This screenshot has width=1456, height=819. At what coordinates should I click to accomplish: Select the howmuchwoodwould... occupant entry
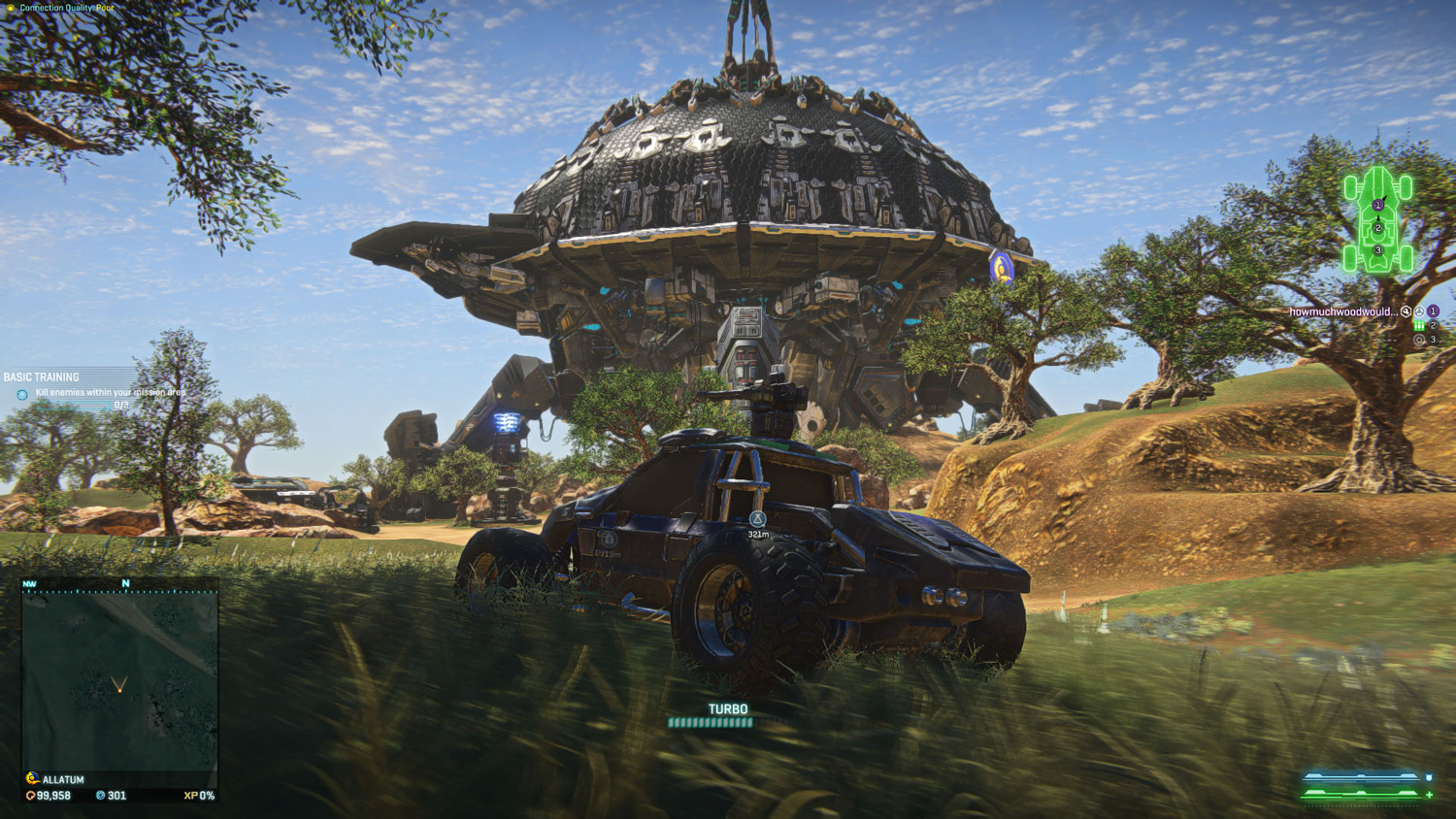[x=1342, y=311]
